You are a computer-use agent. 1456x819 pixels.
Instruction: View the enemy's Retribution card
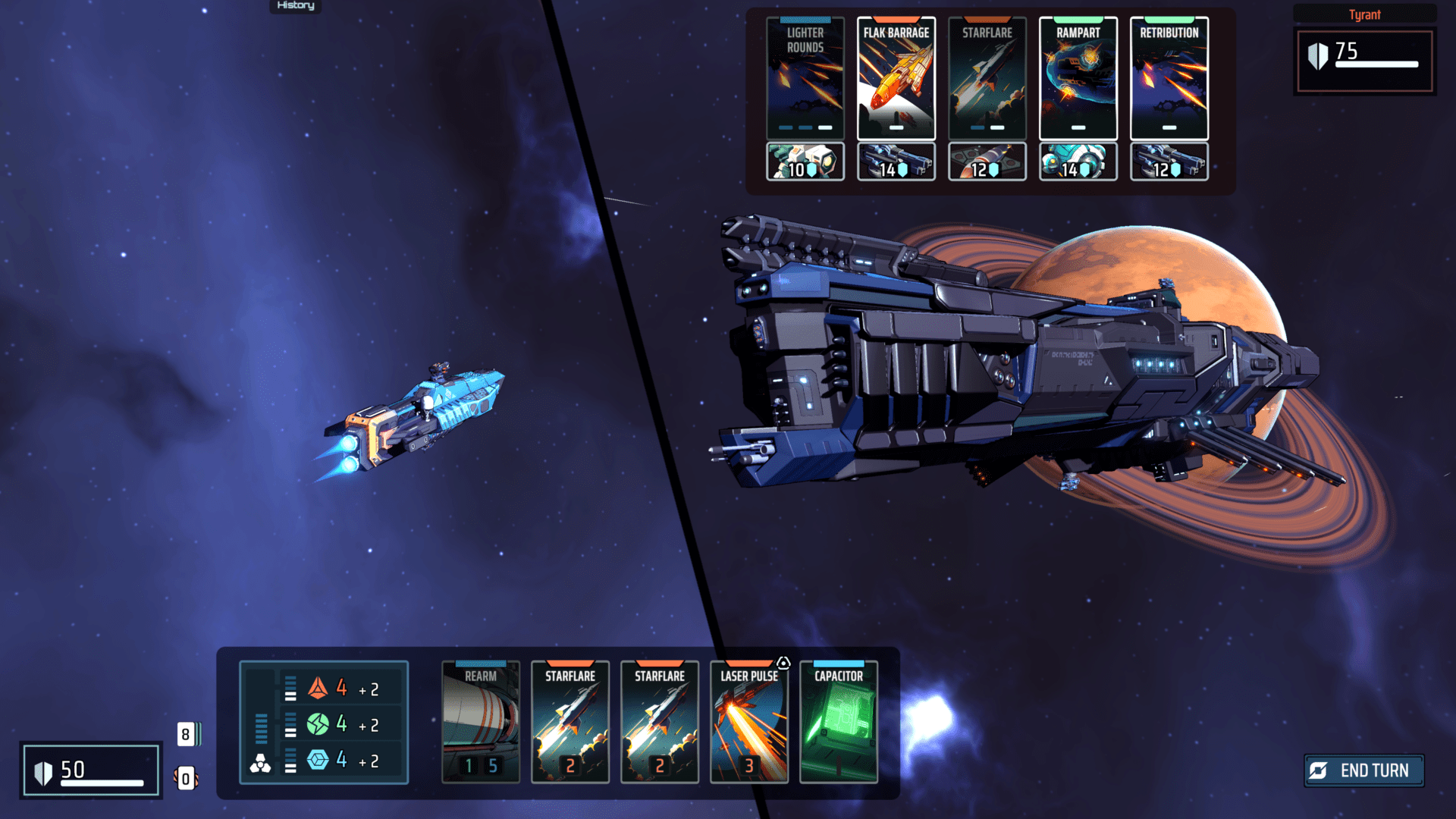click(1169, 78)
